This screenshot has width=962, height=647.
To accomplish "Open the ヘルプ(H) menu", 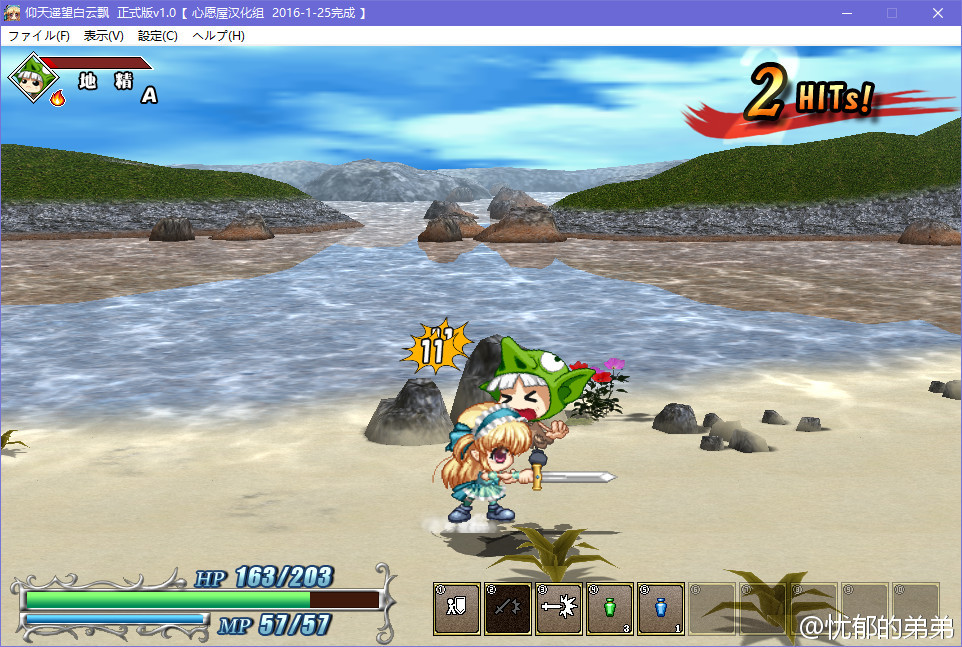I will (218, 36).
